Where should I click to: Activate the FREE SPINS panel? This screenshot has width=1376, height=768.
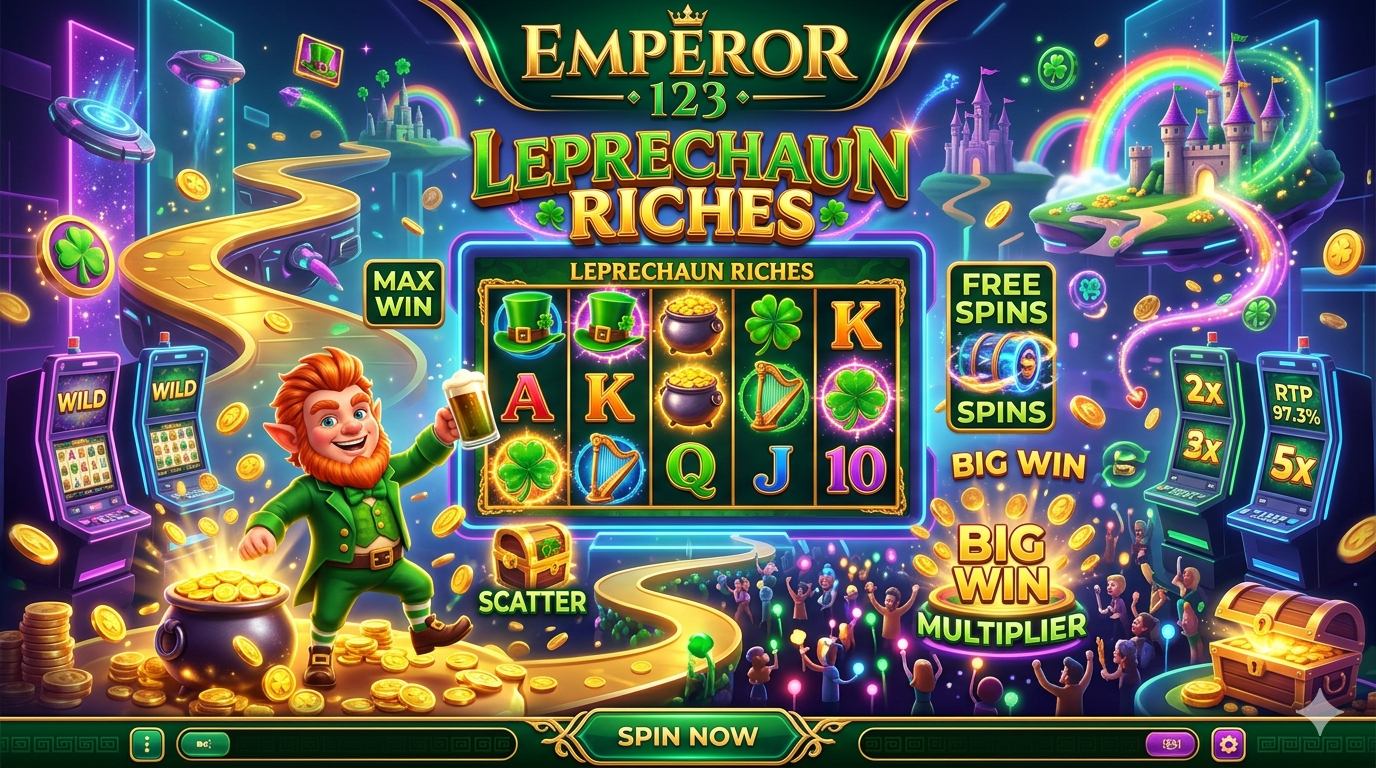[1001, 347]
